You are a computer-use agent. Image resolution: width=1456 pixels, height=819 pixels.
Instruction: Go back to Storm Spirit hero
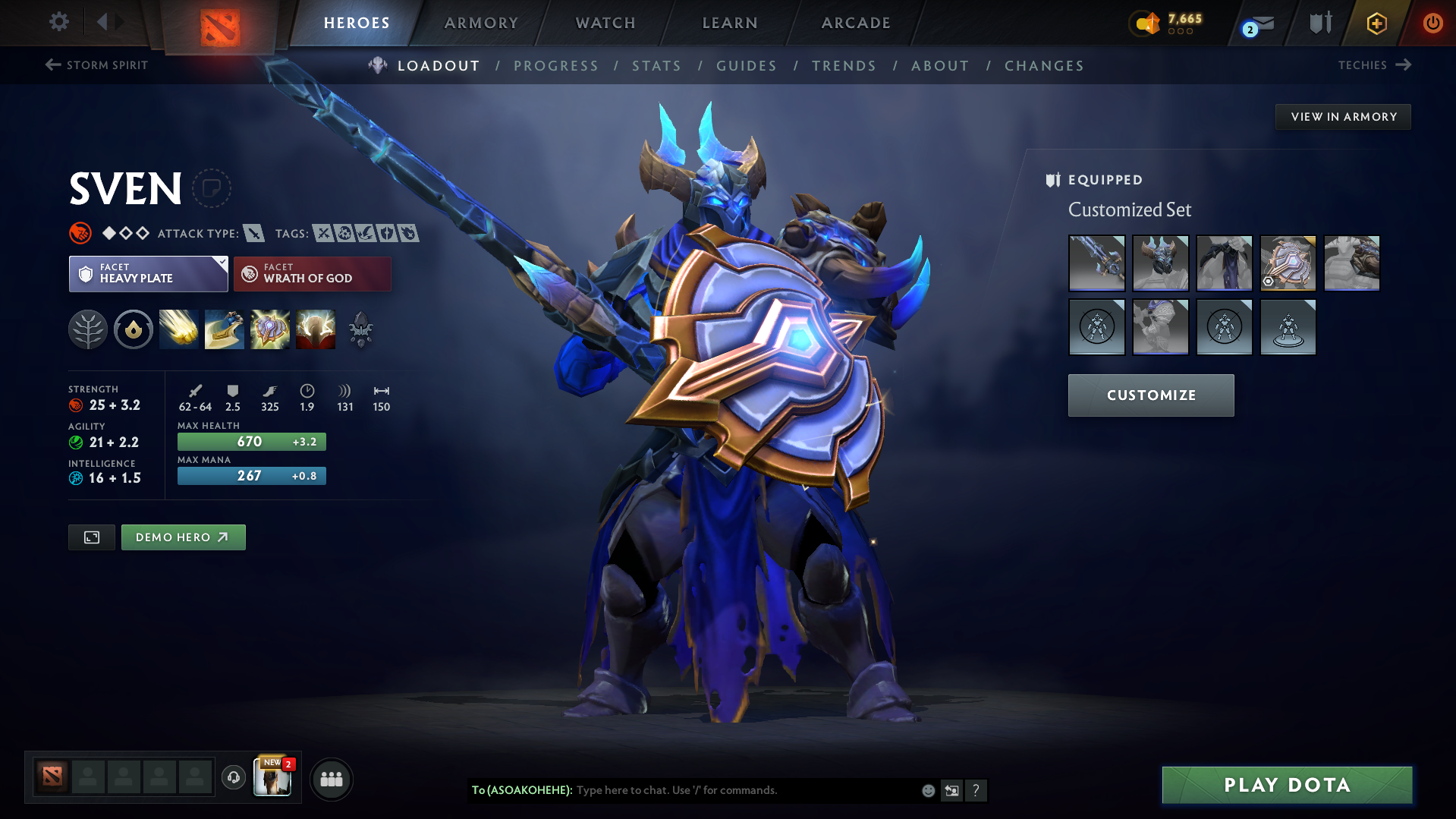96,65
